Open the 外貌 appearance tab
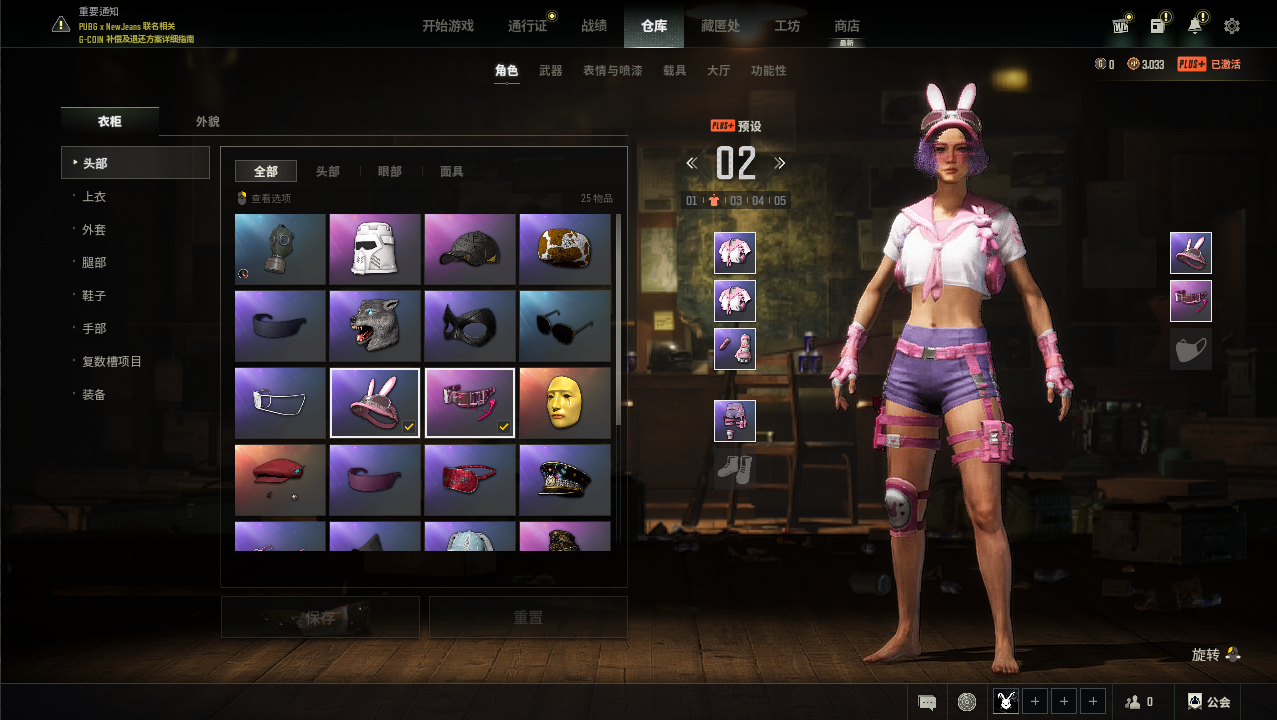Image resolution: width=1277 pixels, height=720 pixels. click(208, 122)
